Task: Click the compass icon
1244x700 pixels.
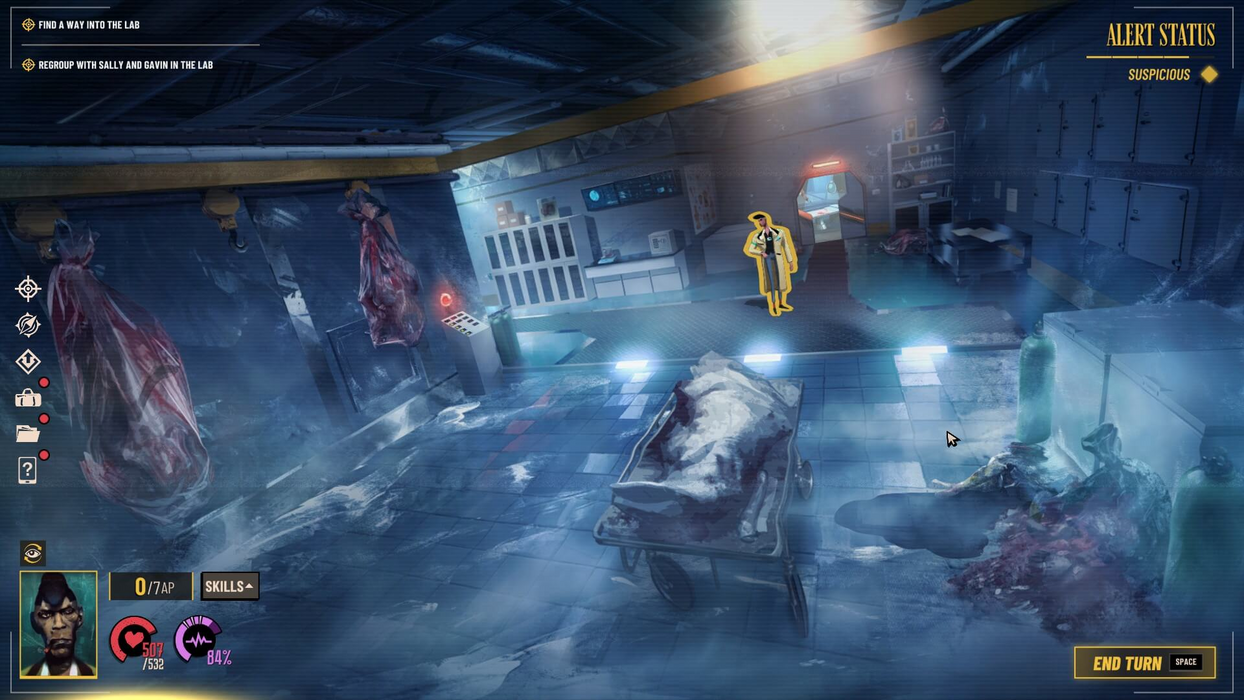Action: 28,325
